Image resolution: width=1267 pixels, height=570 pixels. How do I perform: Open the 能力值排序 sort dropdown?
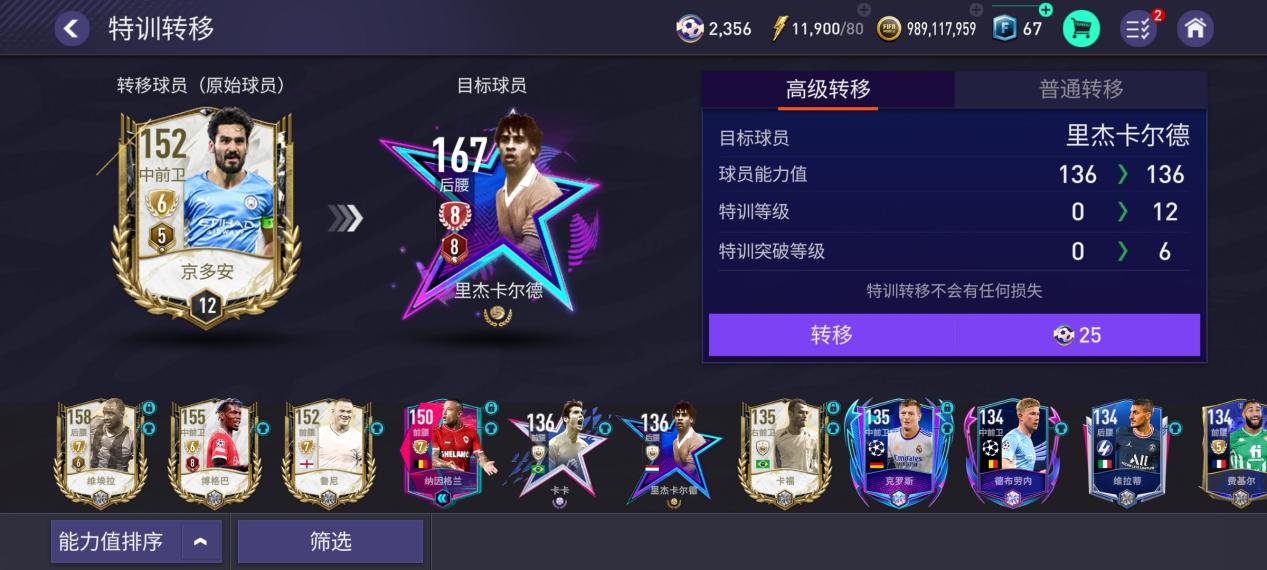136,541
